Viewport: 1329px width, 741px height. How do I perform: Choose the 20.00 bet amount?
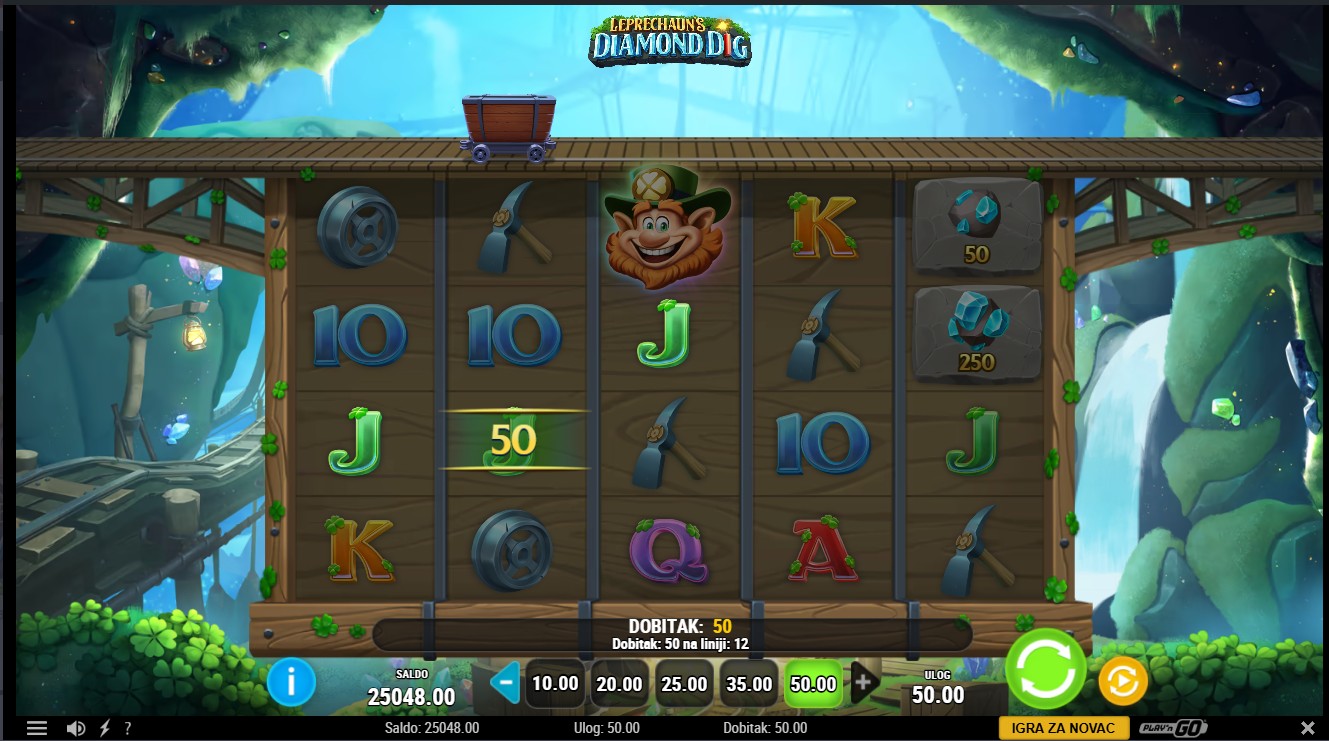pos(620,684)
